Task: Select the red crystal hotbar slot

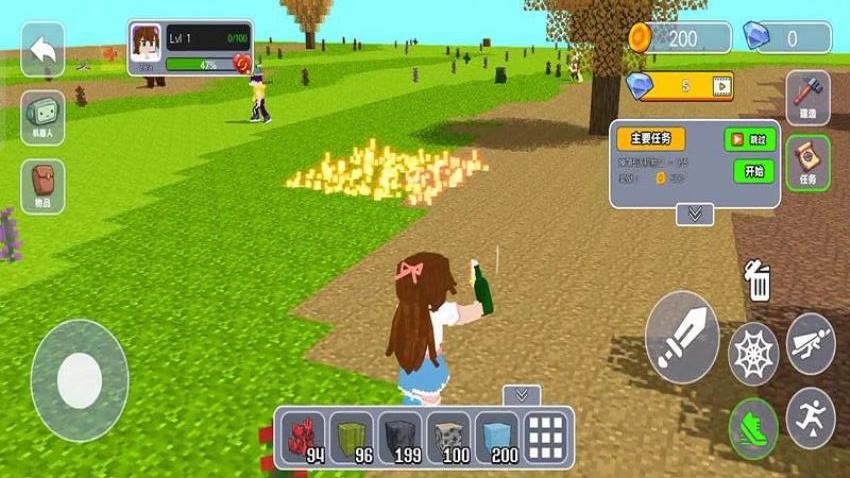Action: pos(302,436)
